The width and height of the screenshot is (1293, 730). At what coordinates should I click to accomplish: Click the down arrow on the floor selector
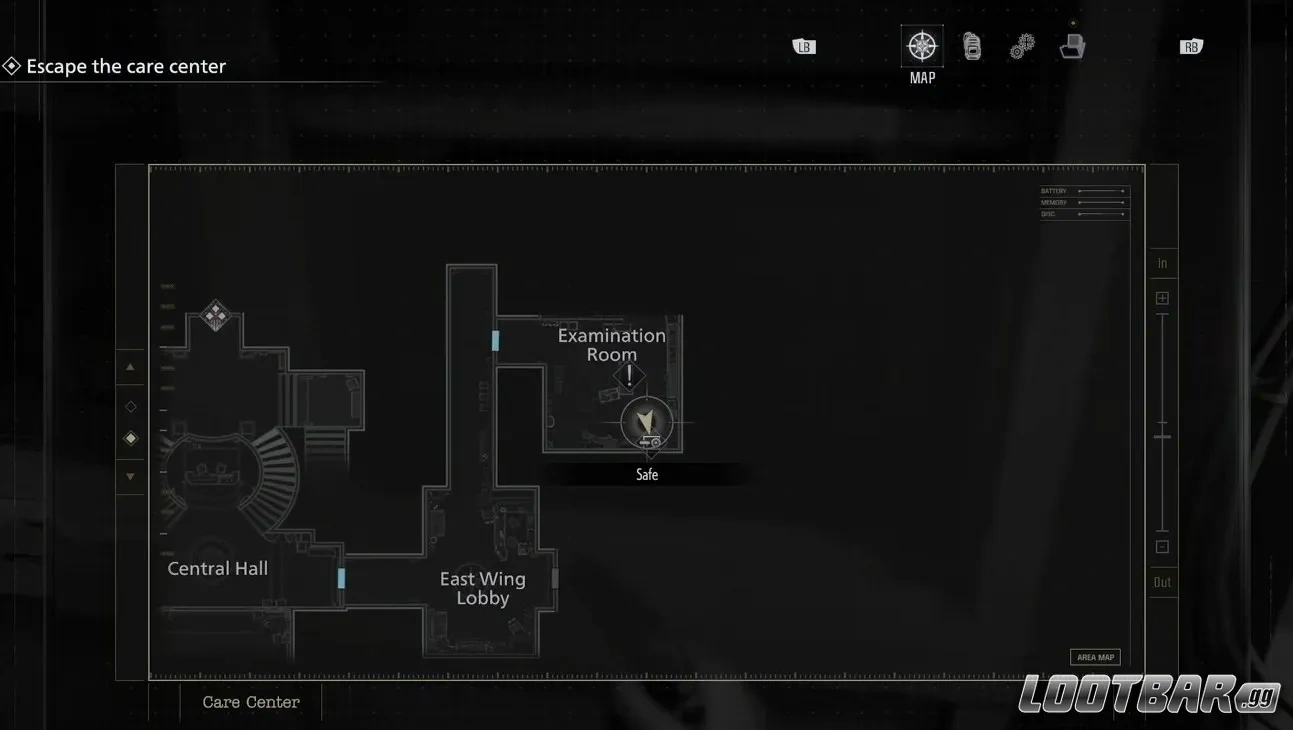[x=129, y=476]
